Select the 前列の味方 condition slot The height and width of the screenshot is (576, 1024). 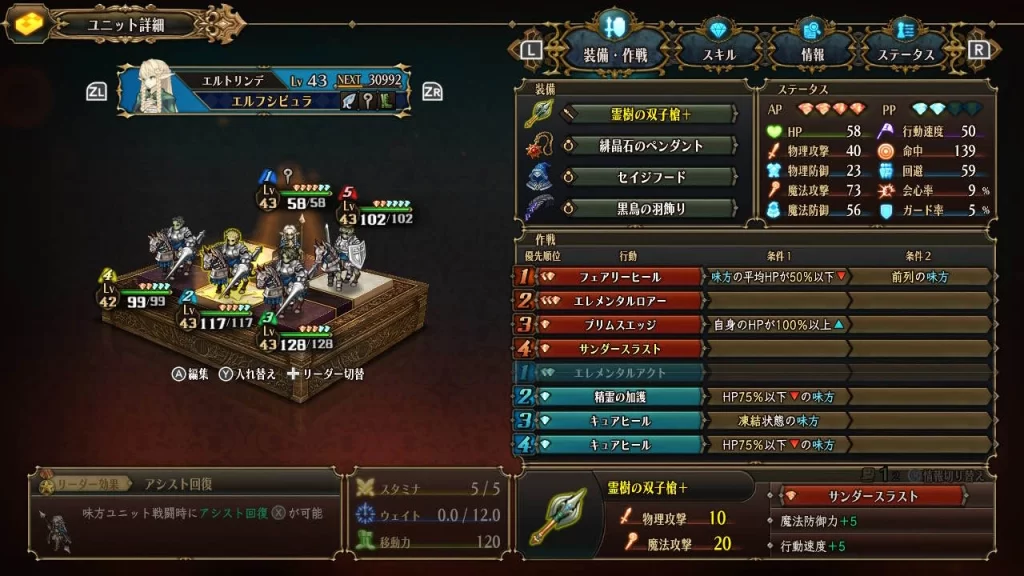coord(920,277)
